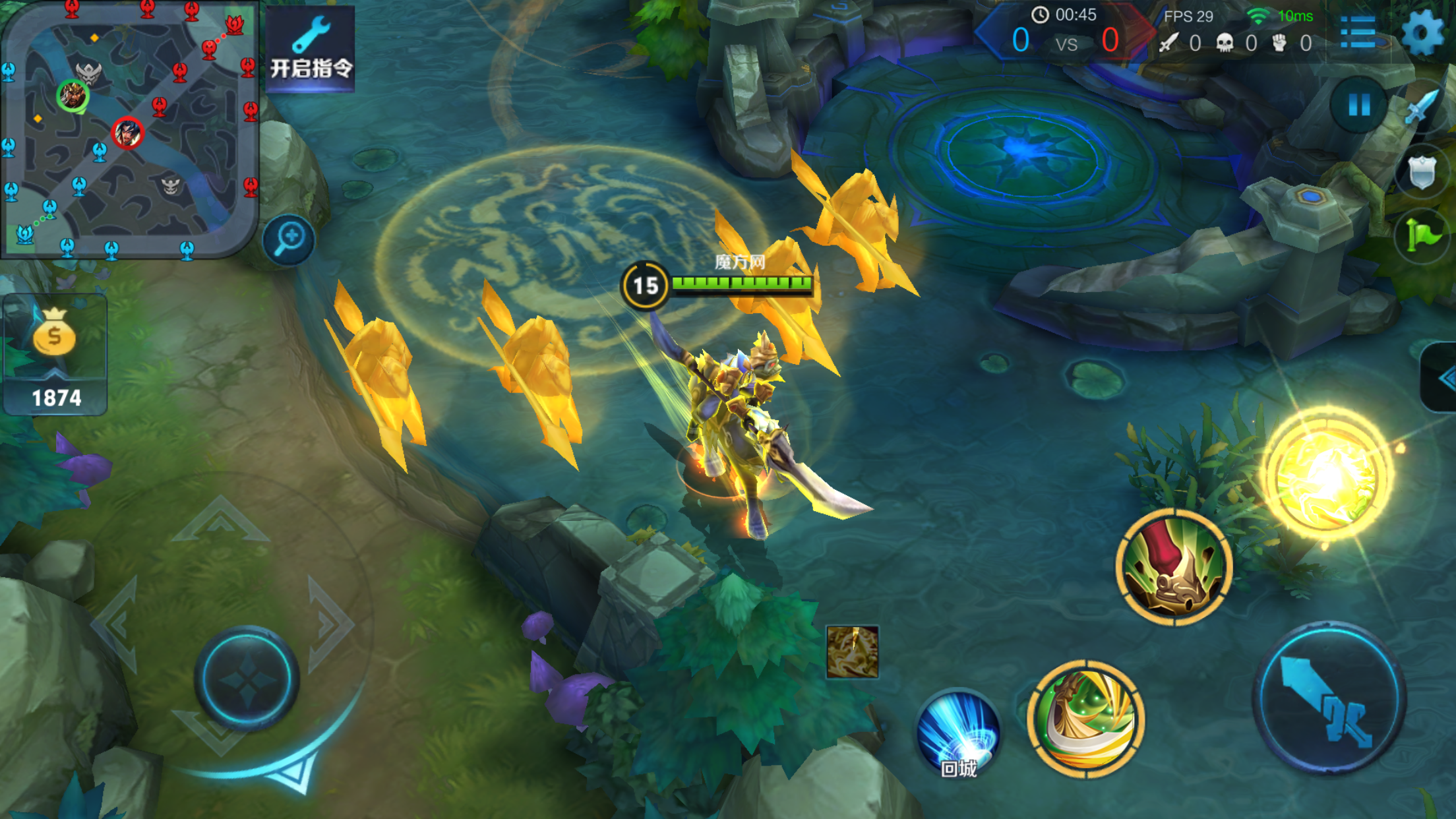The height and width of the screenshot is (819, 1456).
Task: Select the green flag rally signal icon
Action: [1421, 234]
